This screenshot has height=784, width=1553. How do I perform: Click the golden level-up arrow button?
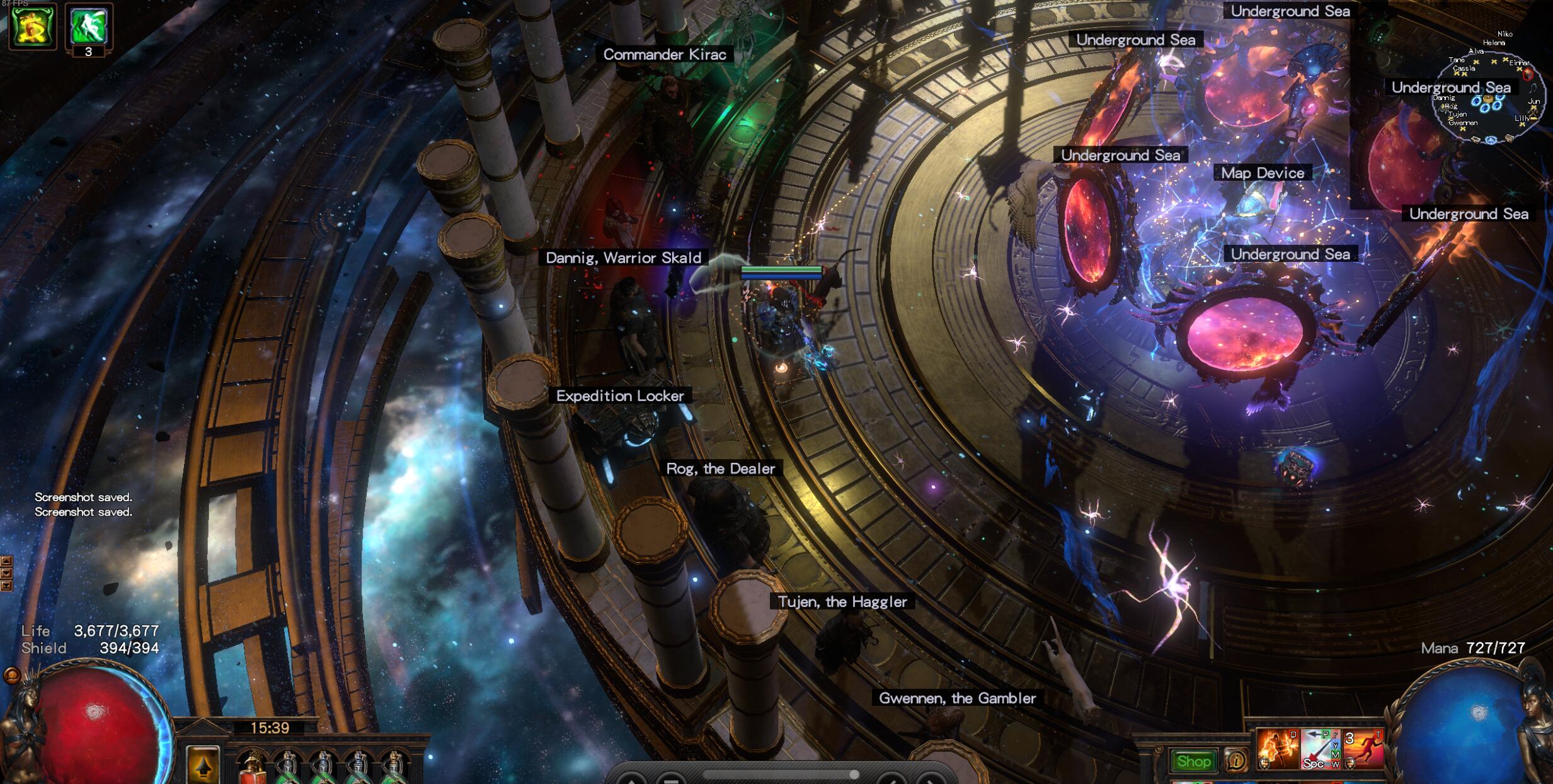point(203,764)
